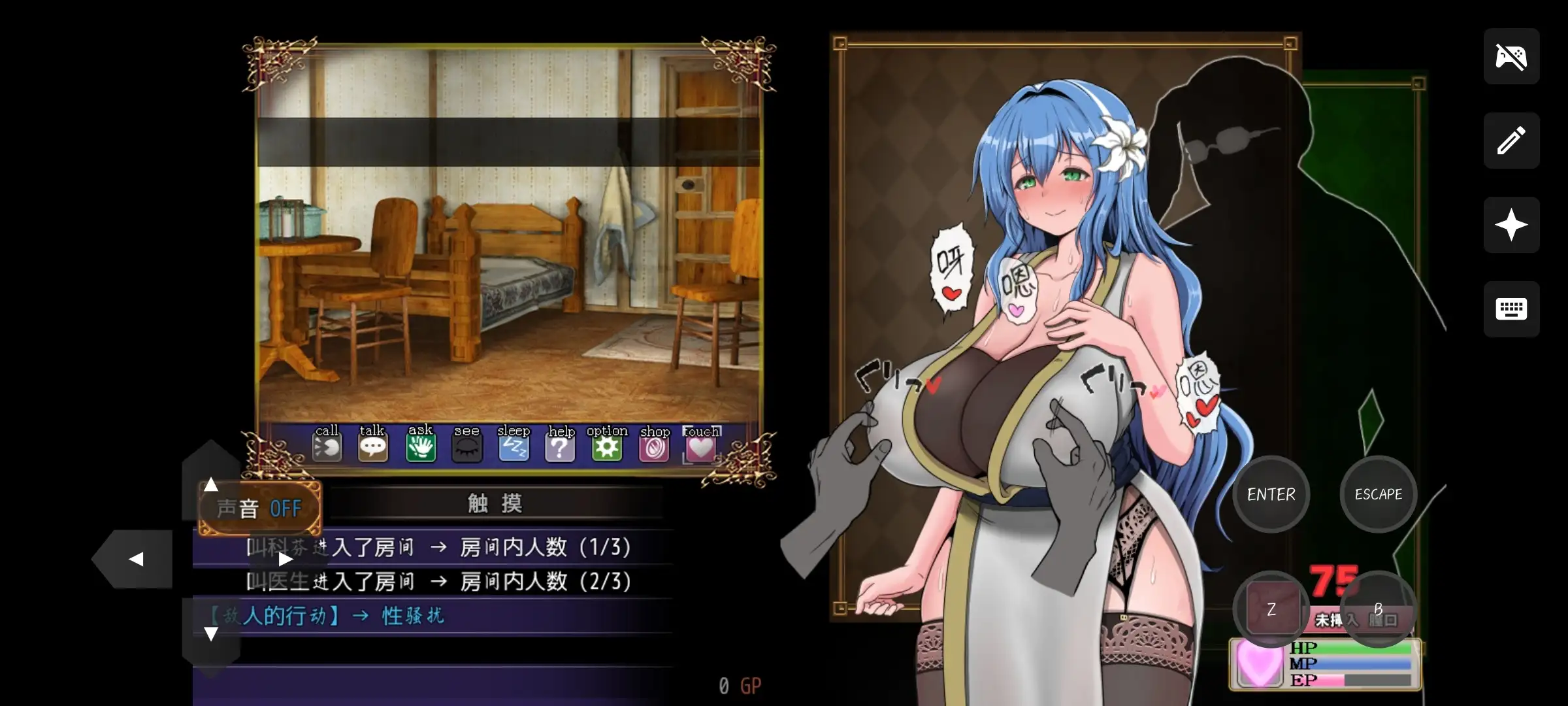
Task: Show the virtual keyboard
Action: pos(1511,309)
